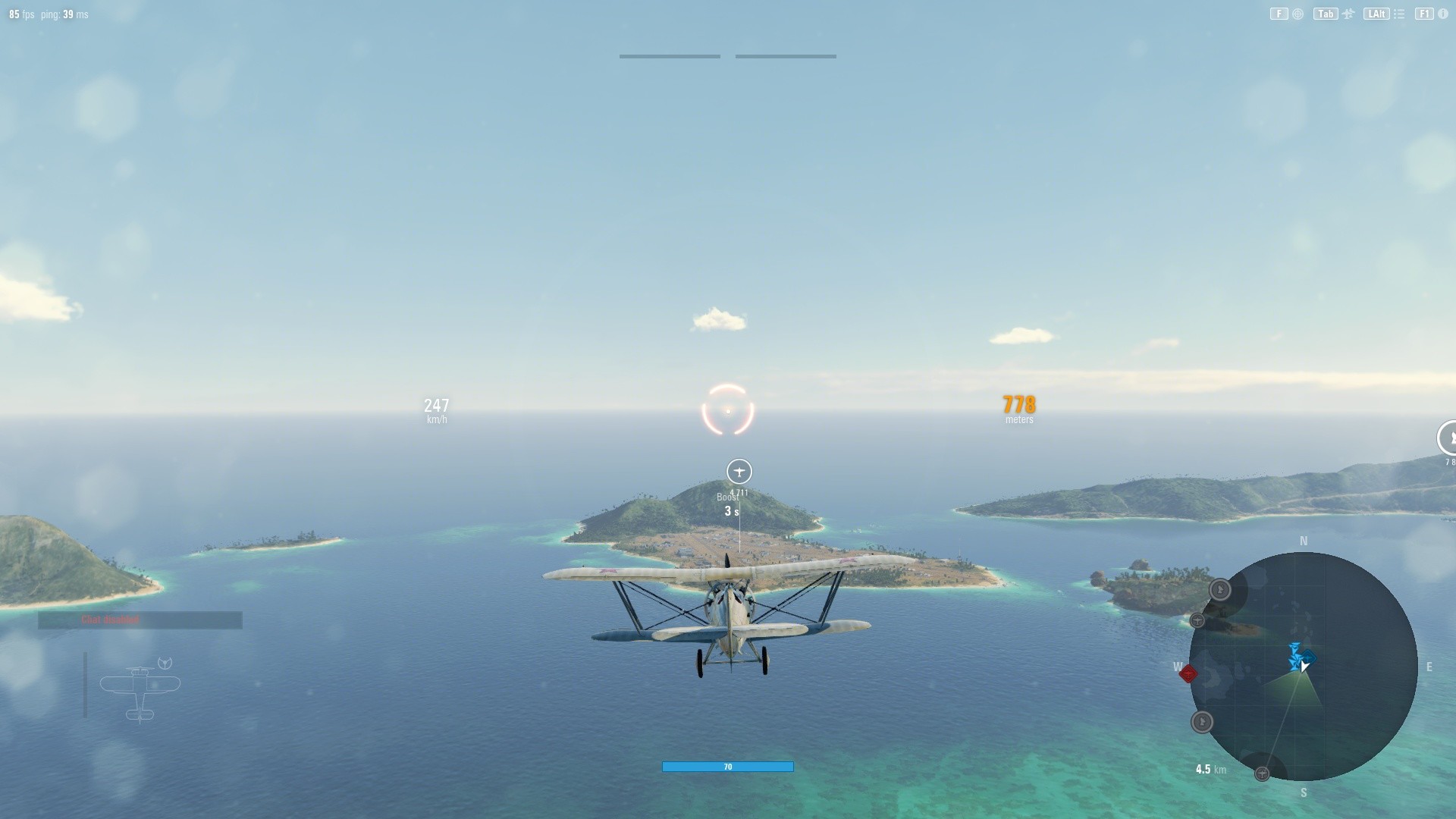
Task: Click the airfield plane icon at minimap bottom
Action: tap(1263, 773)
